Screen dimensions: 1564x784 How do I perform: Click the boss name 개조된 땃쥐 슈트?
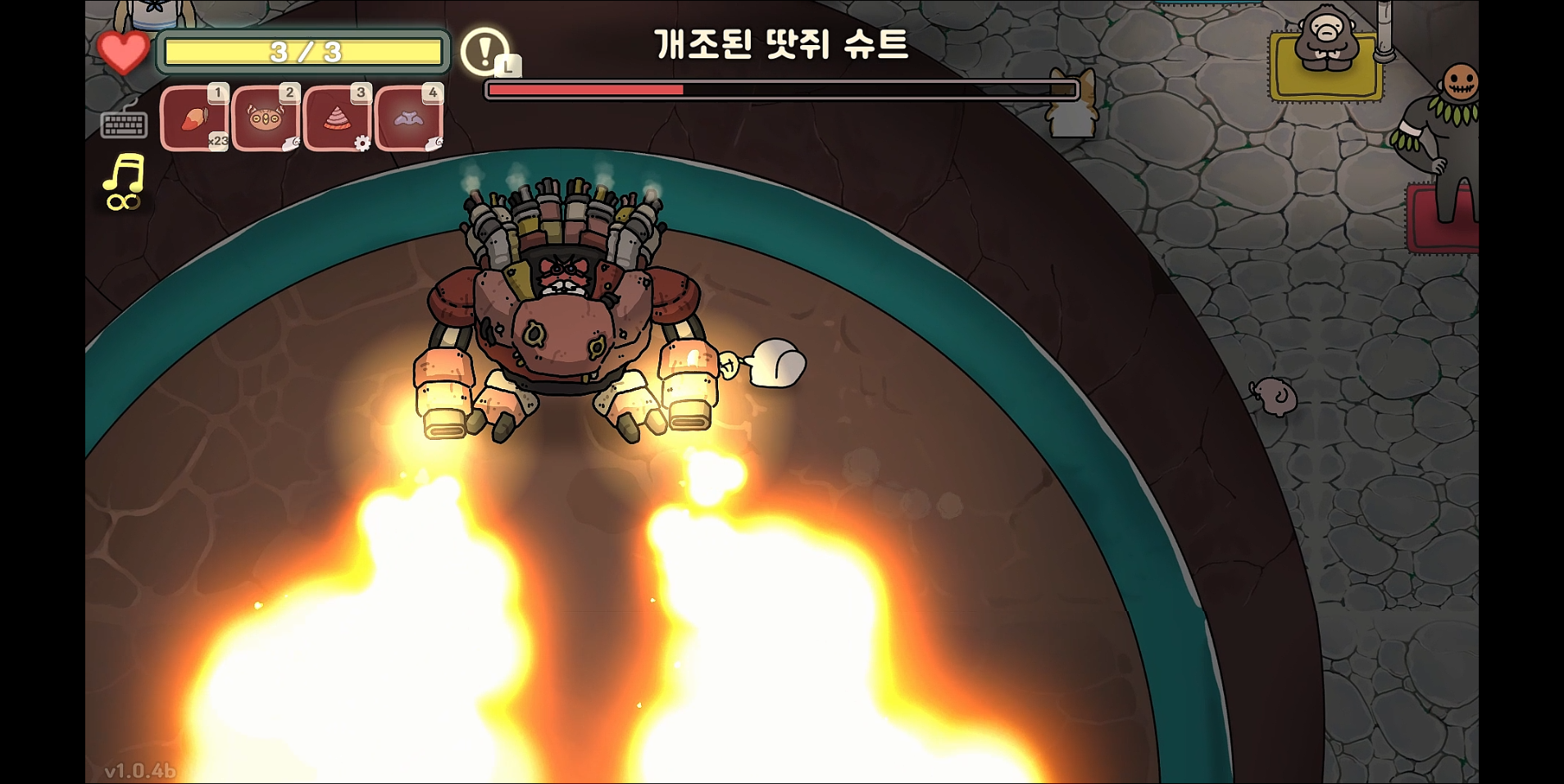pos(780,48)
